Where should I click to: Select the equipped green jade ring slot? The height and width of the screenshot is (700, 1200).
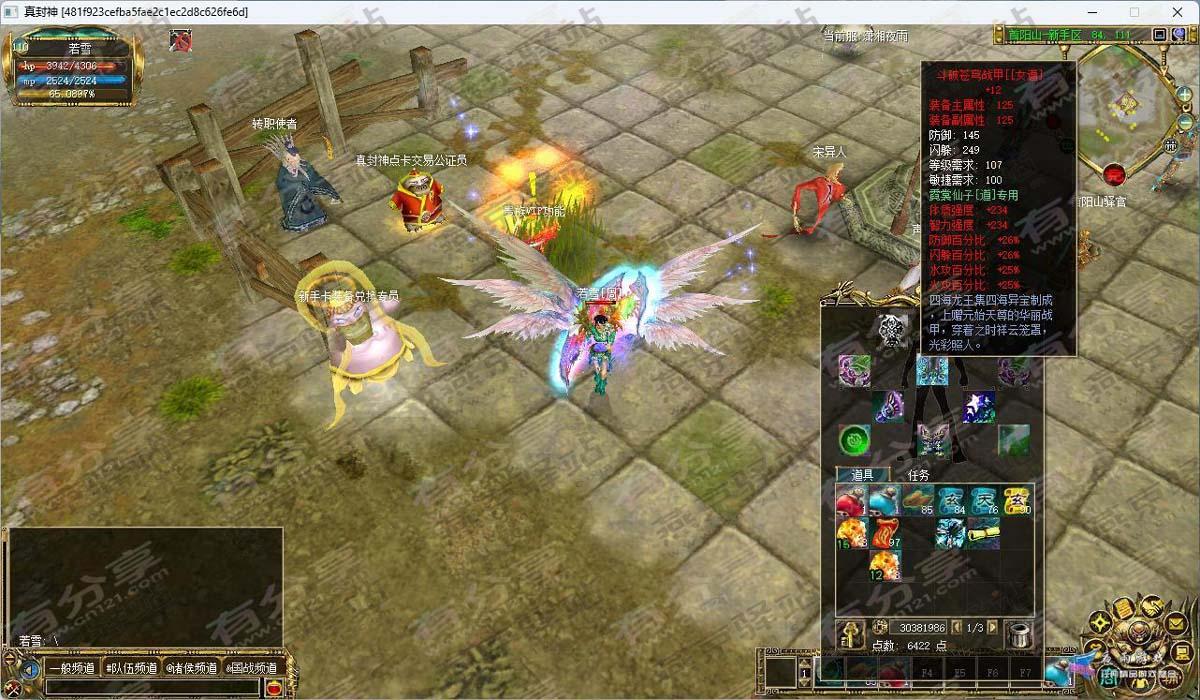(x=854, y=438)
